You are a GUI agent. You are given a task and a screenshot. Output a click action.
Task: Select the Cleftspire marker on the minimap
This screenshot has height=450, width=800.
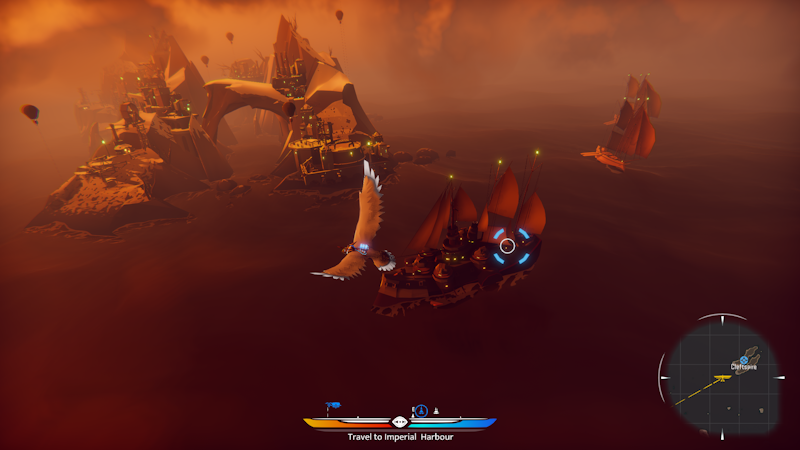744,359
